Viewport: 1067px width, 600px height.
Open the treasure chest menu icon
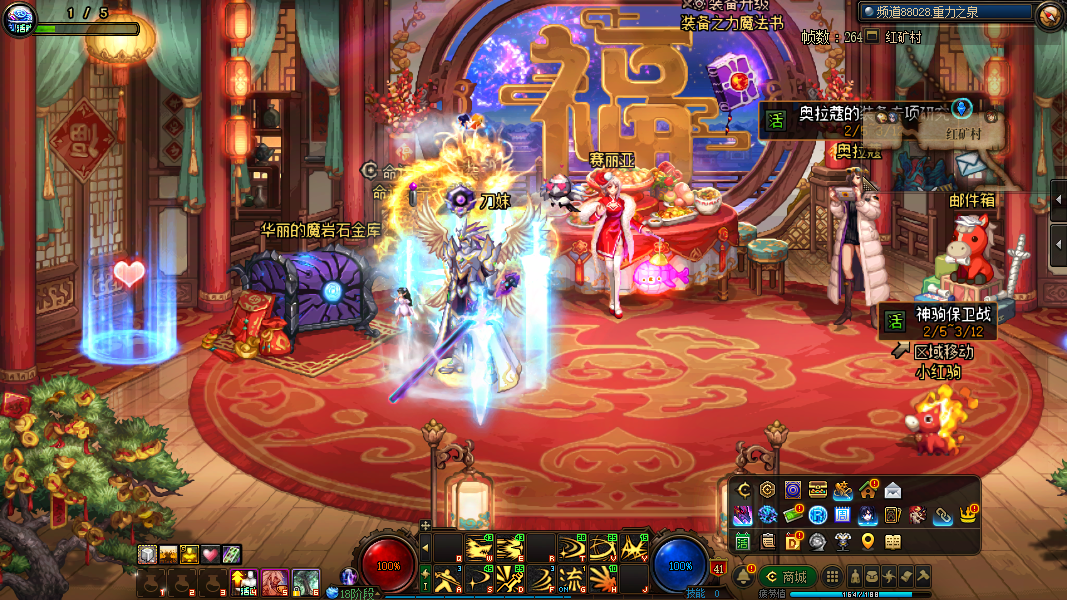[818, 490]
